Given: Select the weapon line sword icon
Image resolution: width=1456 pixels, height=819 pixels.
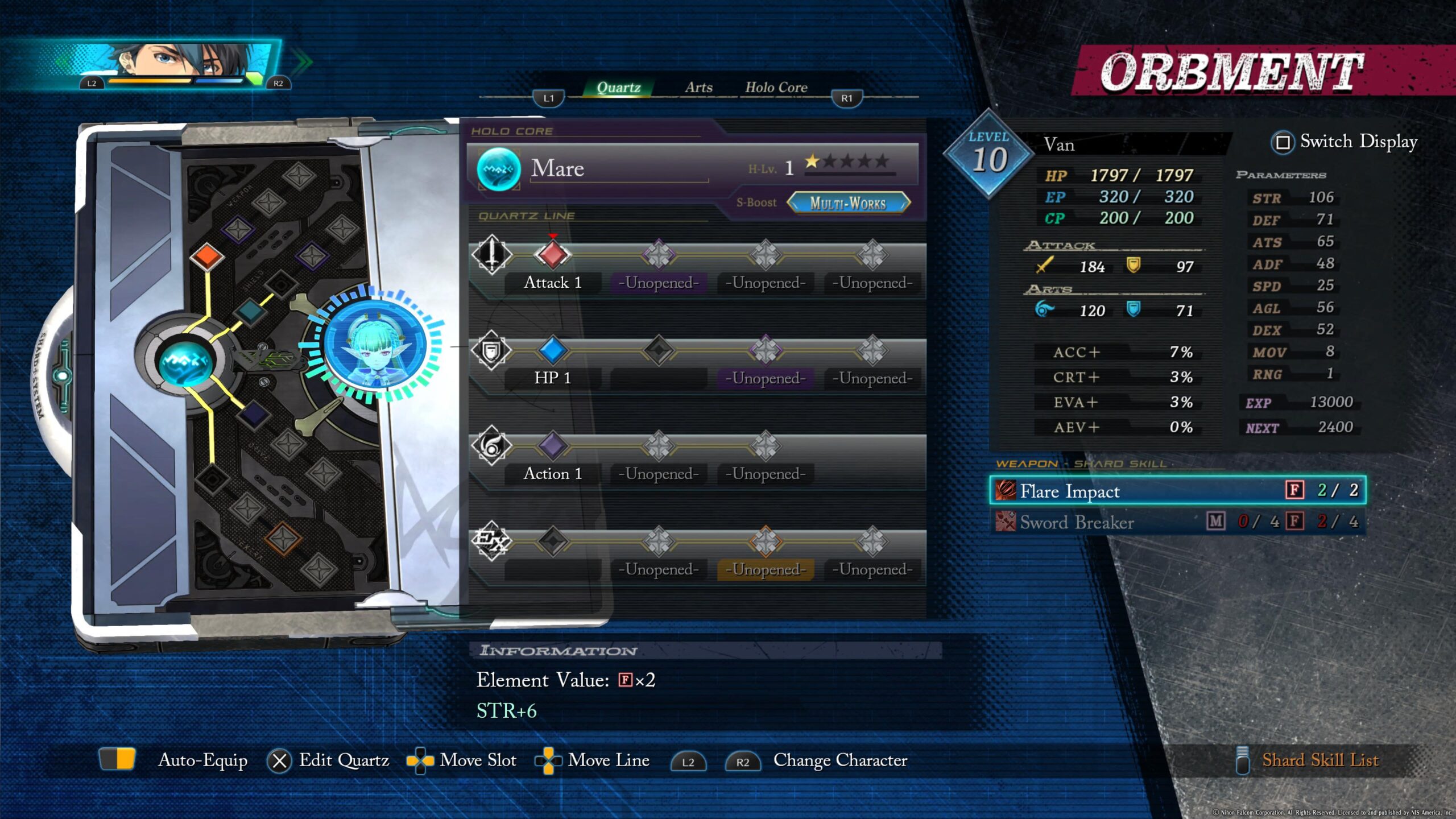Looking at the screenshot, I should point(492,254).
